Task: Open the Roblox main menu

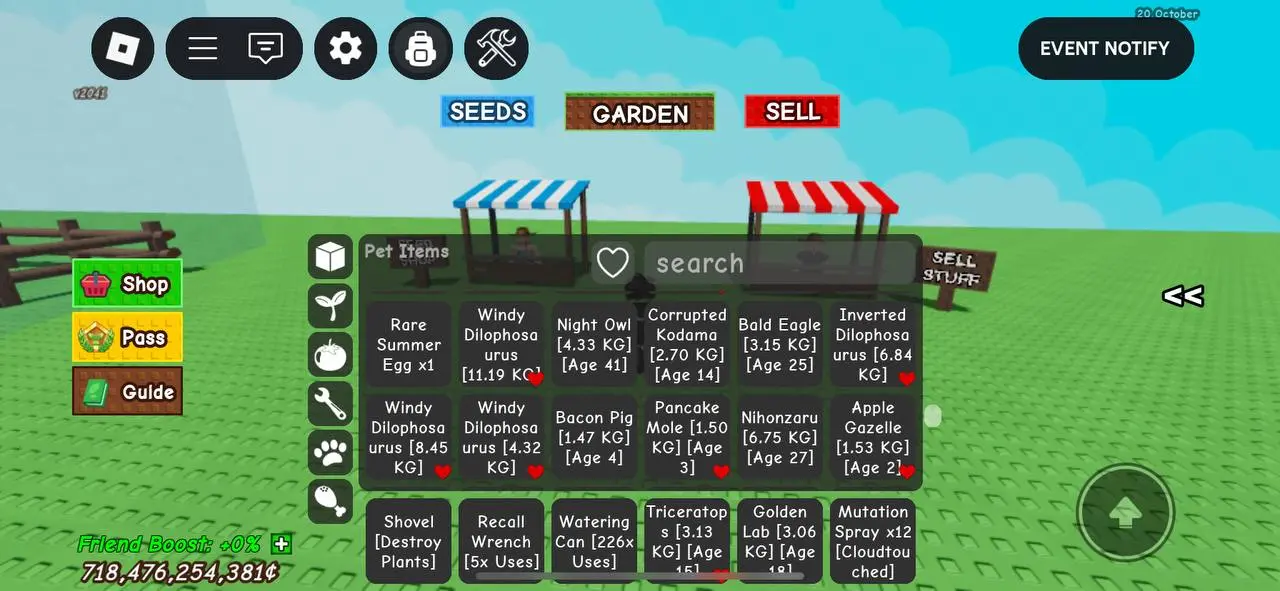Action: [x=123, y=48]
